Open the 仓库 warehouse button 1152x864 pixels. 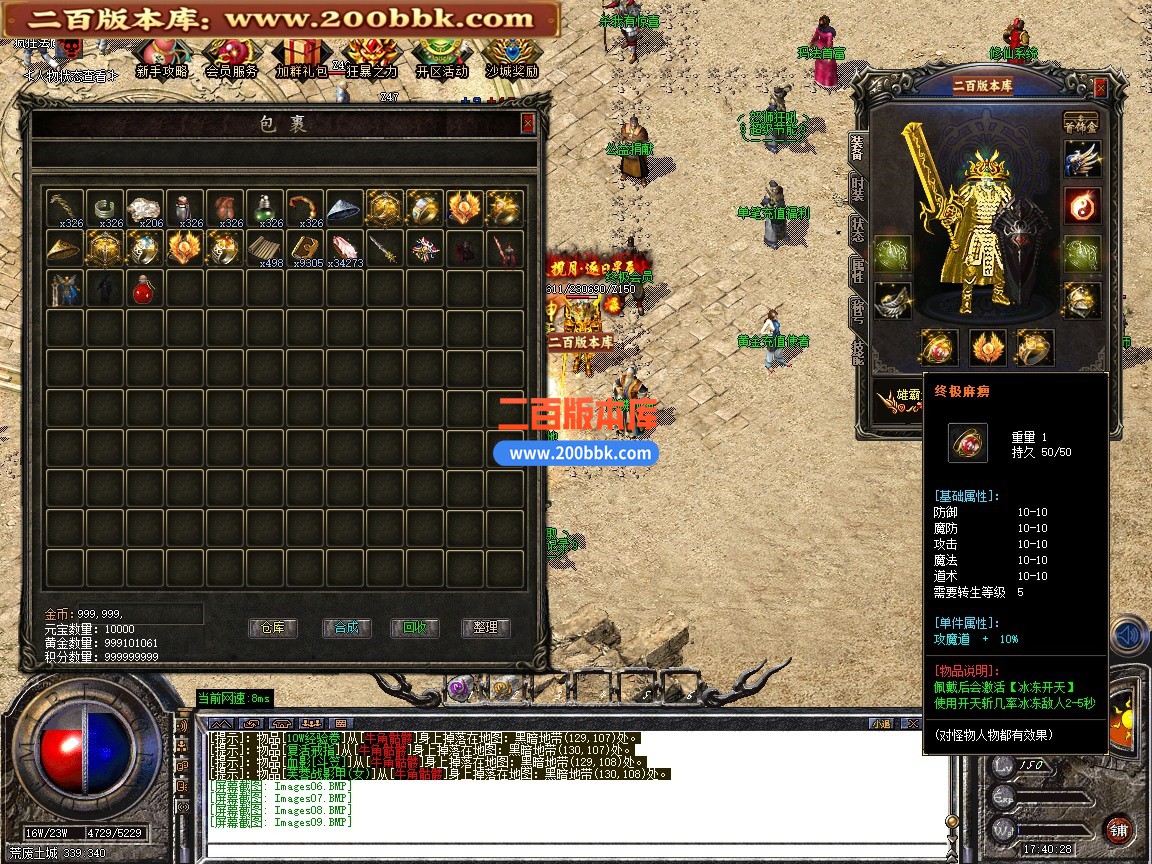[x=273, y=628]
